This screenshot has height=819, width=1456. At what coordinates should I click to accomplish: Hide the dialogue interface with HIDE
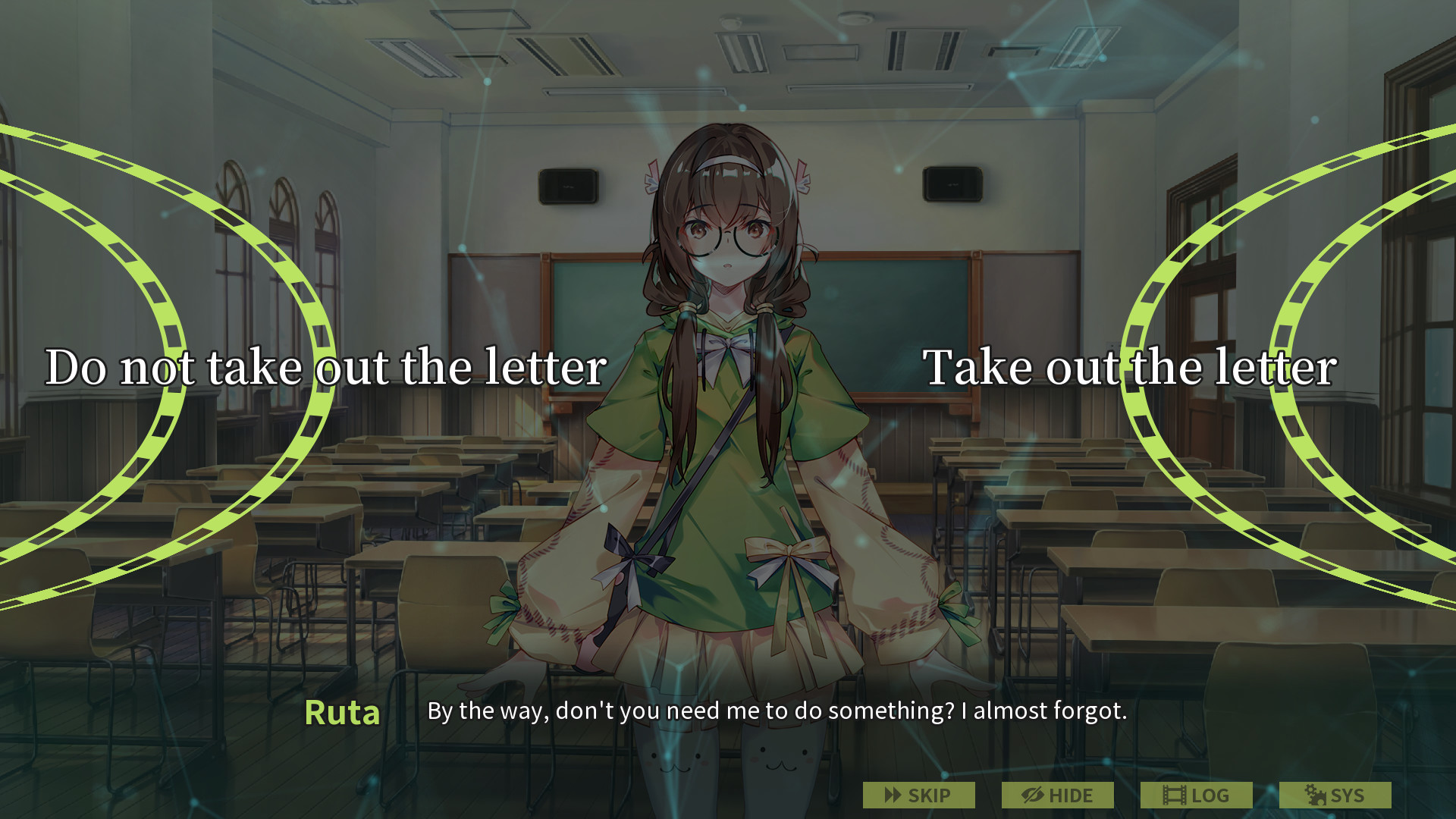(1058, 795)
